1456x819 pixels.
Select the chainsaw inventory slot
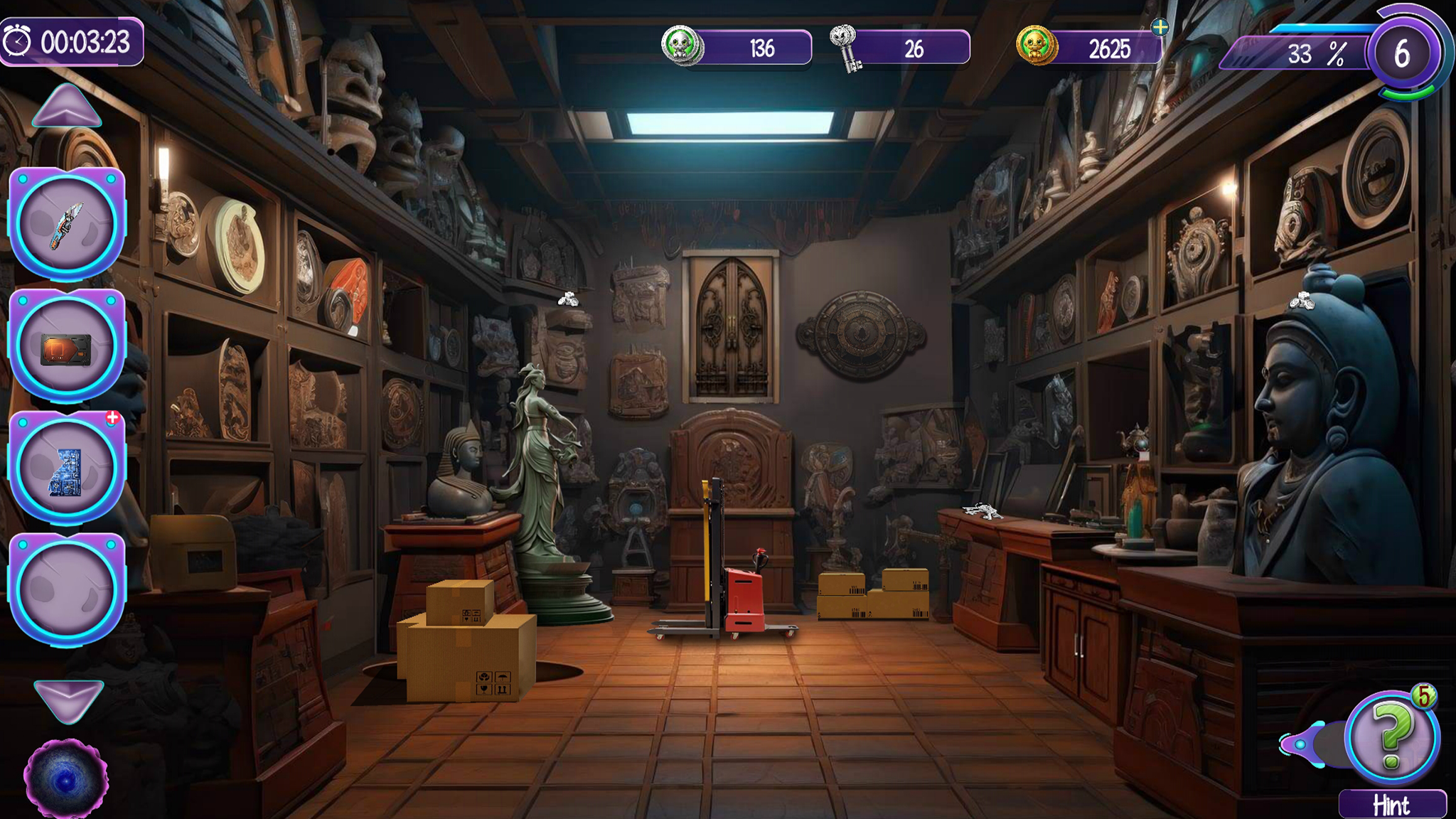pos(67,224)
